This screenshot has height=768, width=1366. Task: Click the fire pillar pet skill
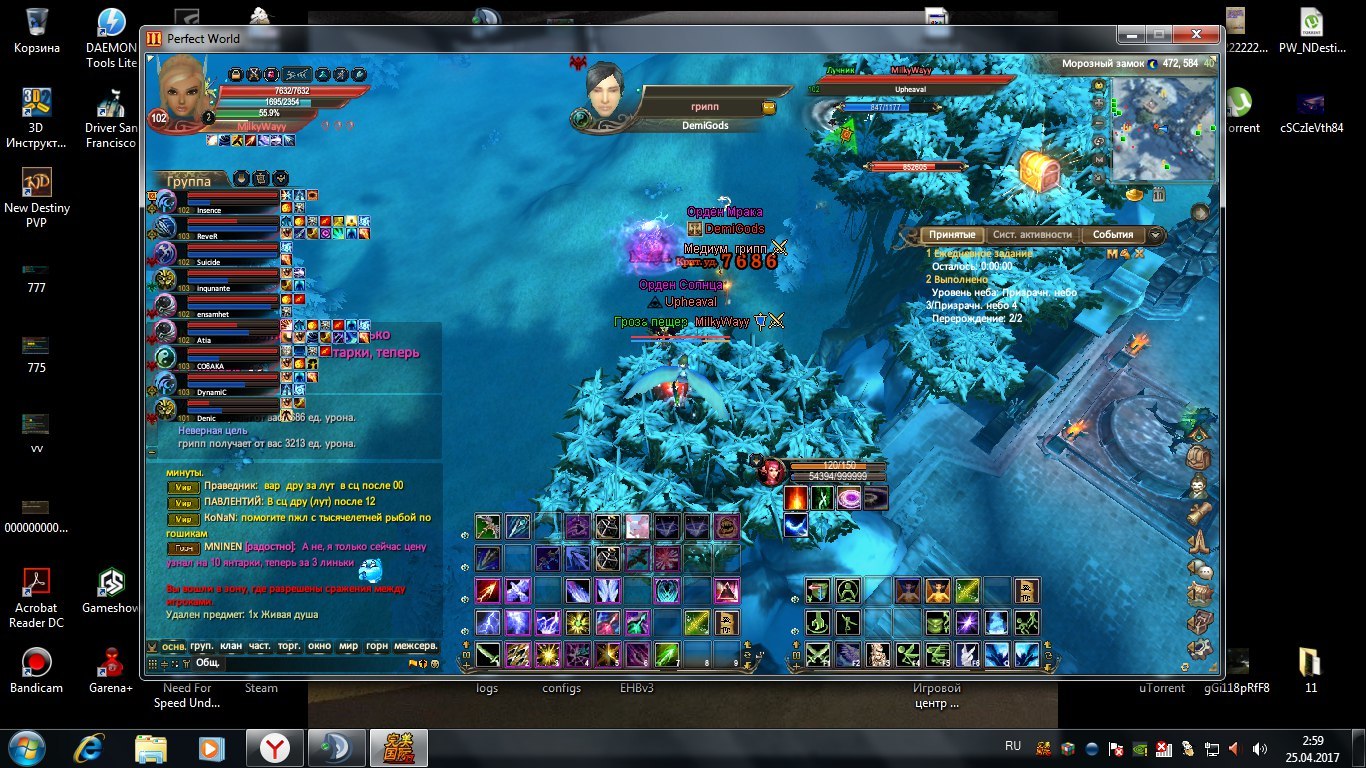coord(796,498)
